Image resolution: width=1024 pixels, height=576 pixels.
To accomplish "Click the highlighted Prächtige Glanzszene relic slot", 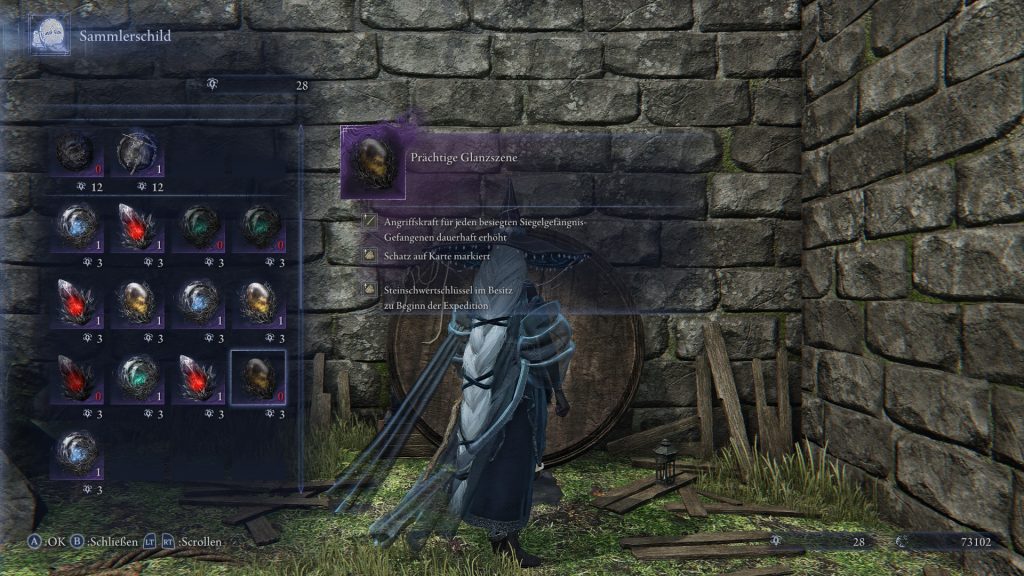I will (x=258, y=377).
